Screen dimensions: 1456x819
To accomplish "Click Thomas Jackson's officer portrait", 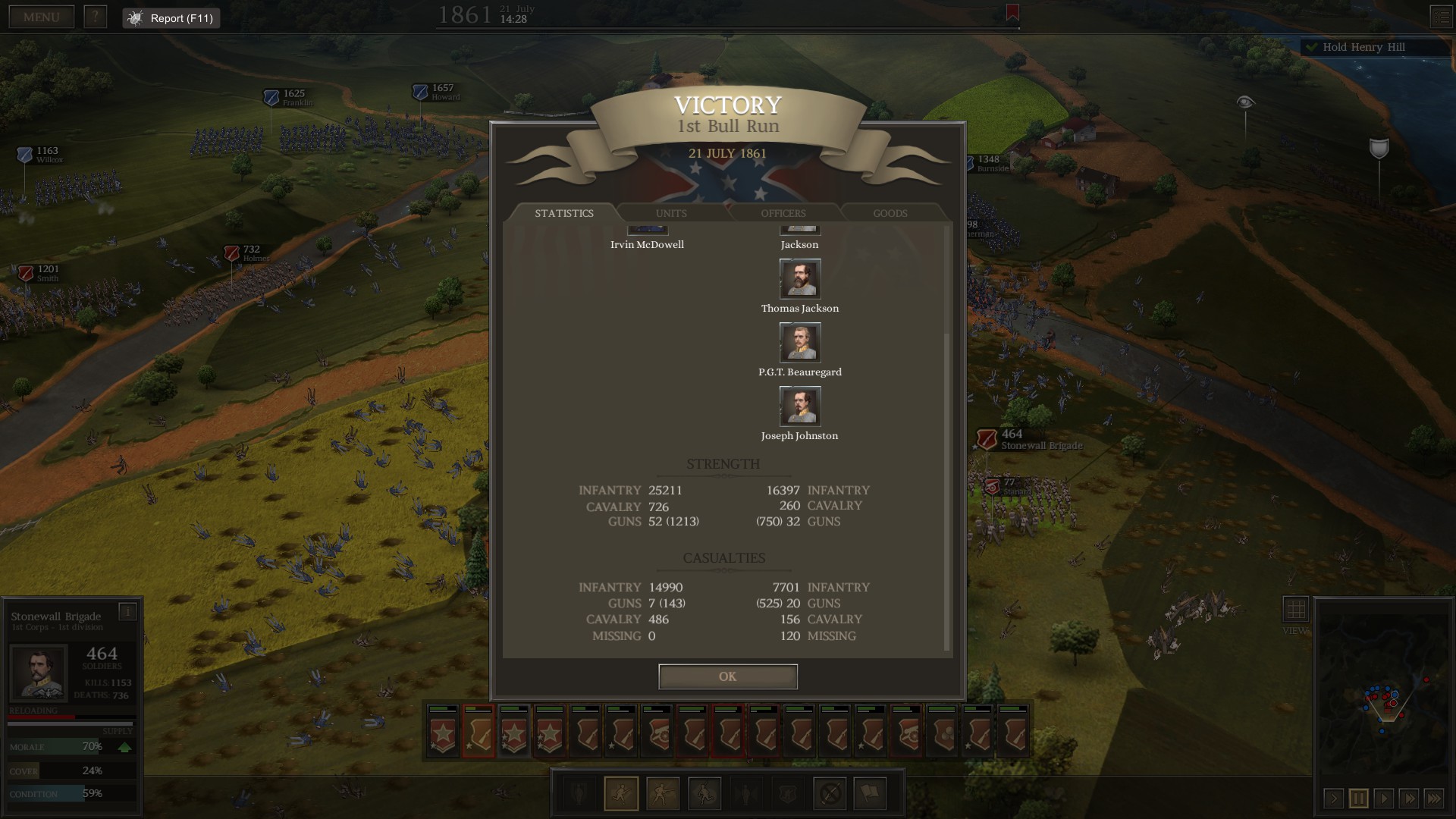I will pos(800,278).
